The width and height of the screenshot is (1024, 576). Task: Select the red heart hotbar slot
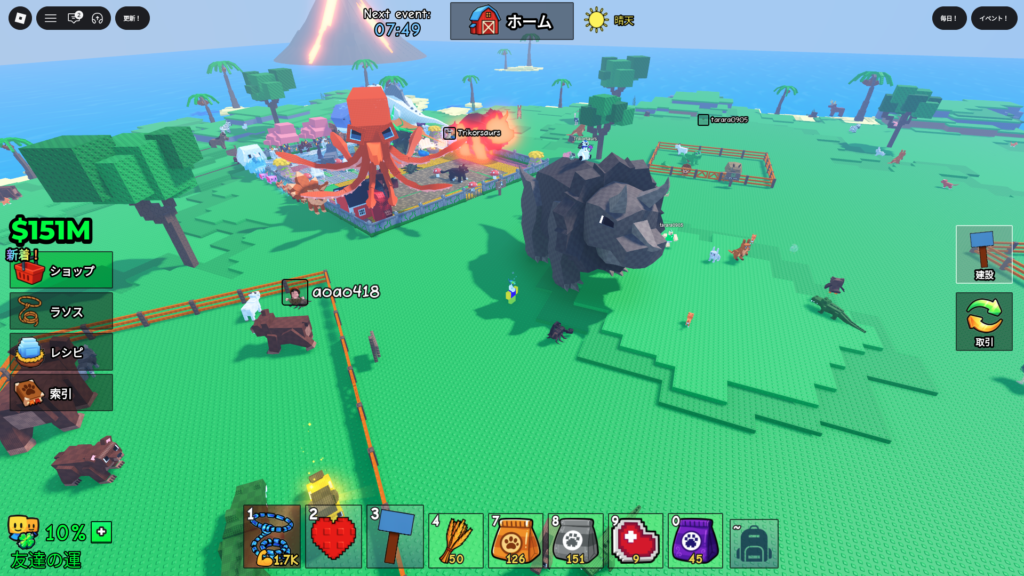coord(333,540)
